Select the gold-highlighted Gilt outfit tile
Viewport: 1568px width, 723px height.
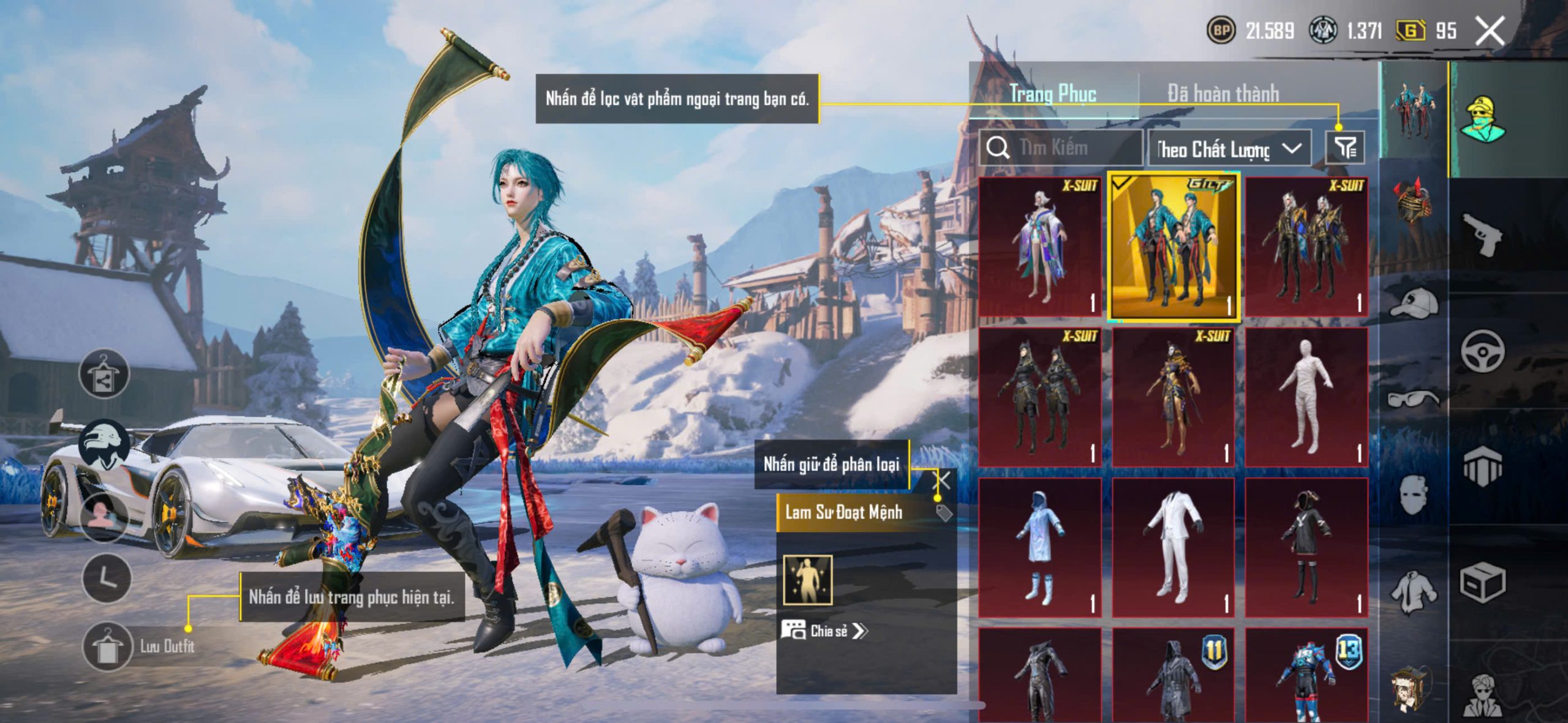click(1174, 247)
